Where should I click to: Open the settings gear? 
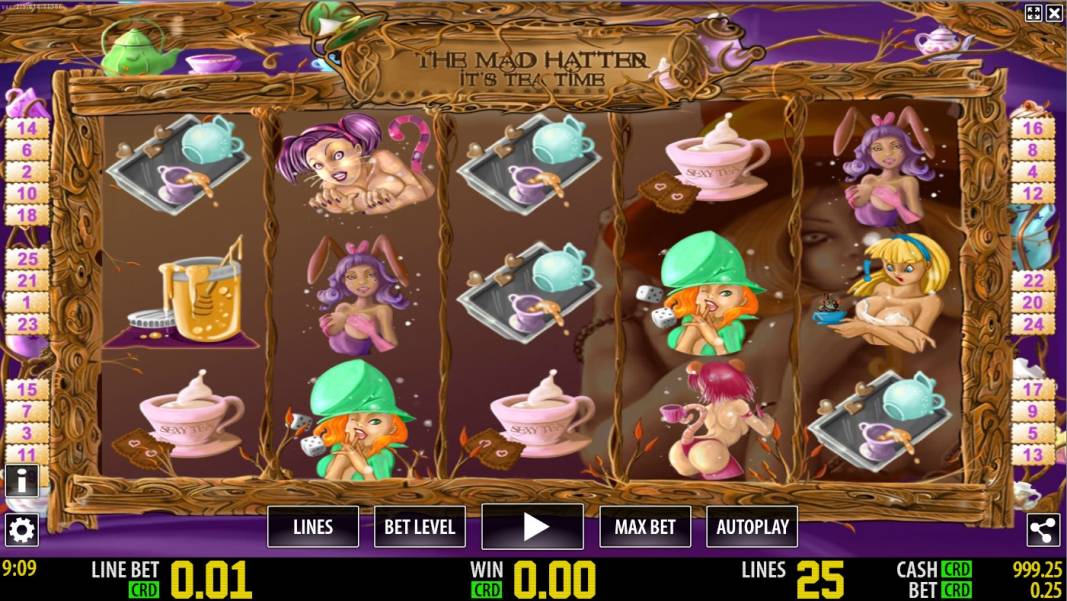tap(21, 529)
